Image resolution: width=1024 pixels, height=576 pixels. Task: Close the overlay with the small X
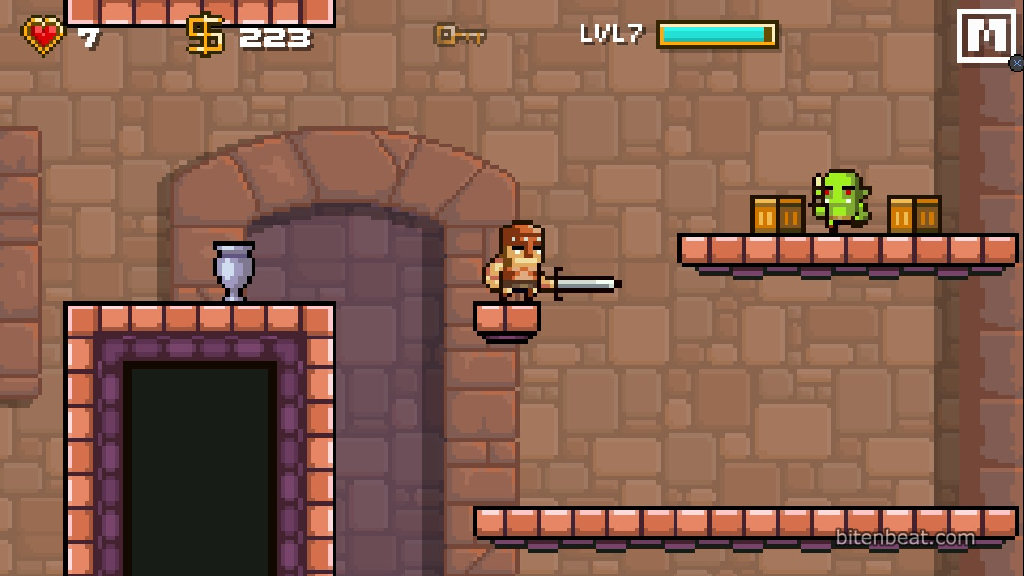(x=1017, y=63)
